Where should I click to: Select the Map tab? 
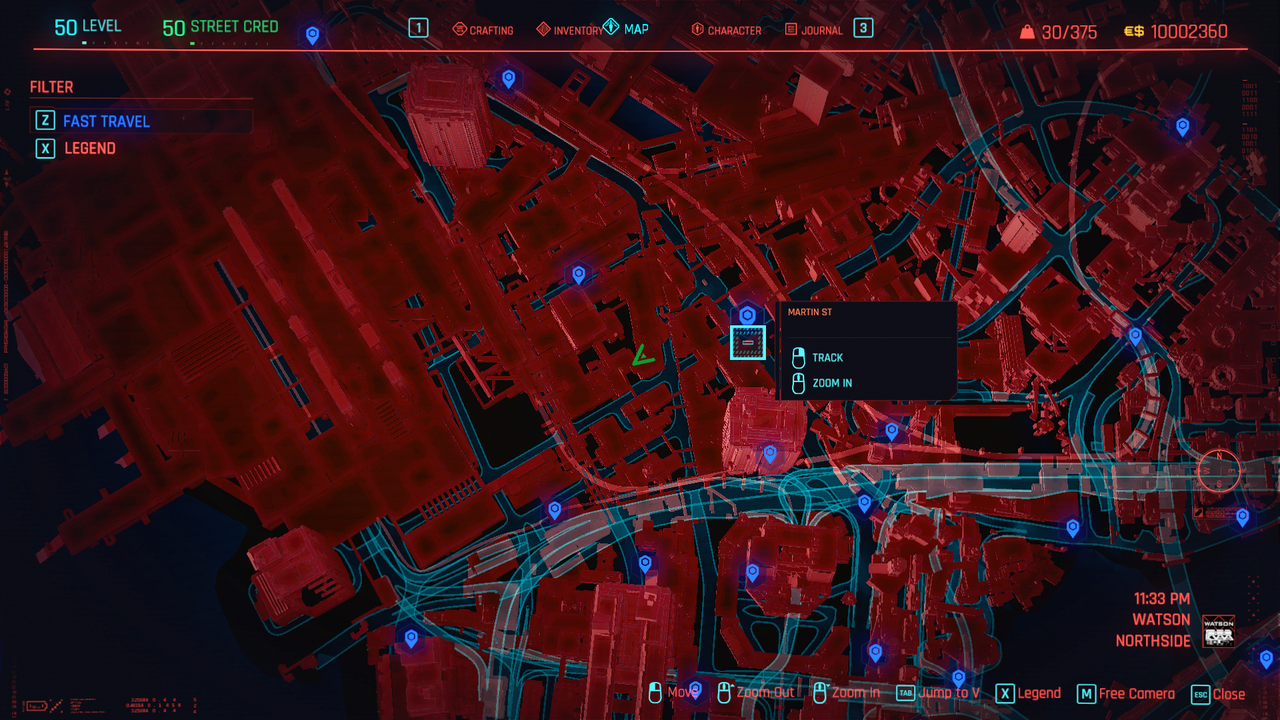point(626,29)
